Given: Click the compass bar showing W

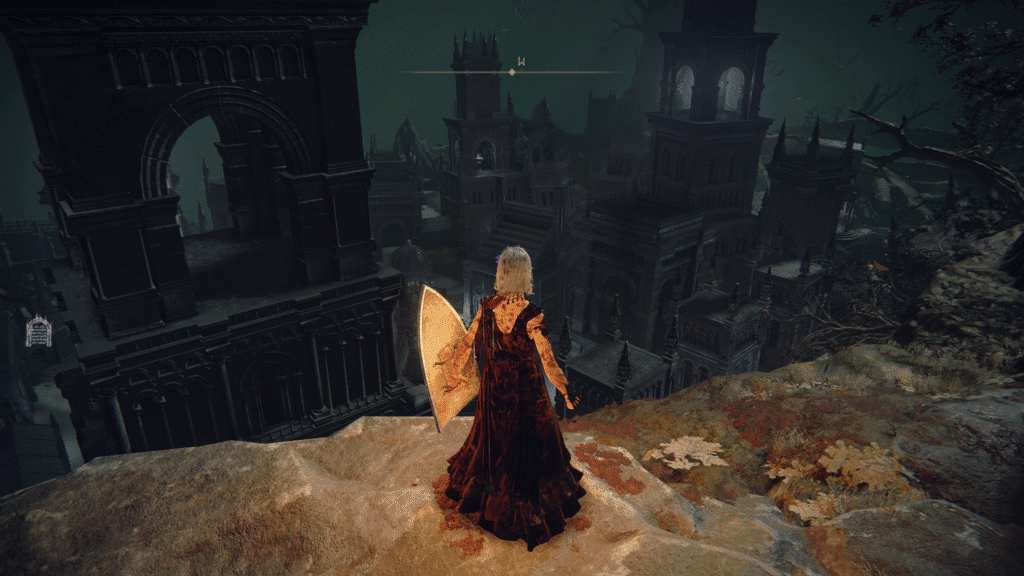Looking at the screenshot, I should point(512,71).
